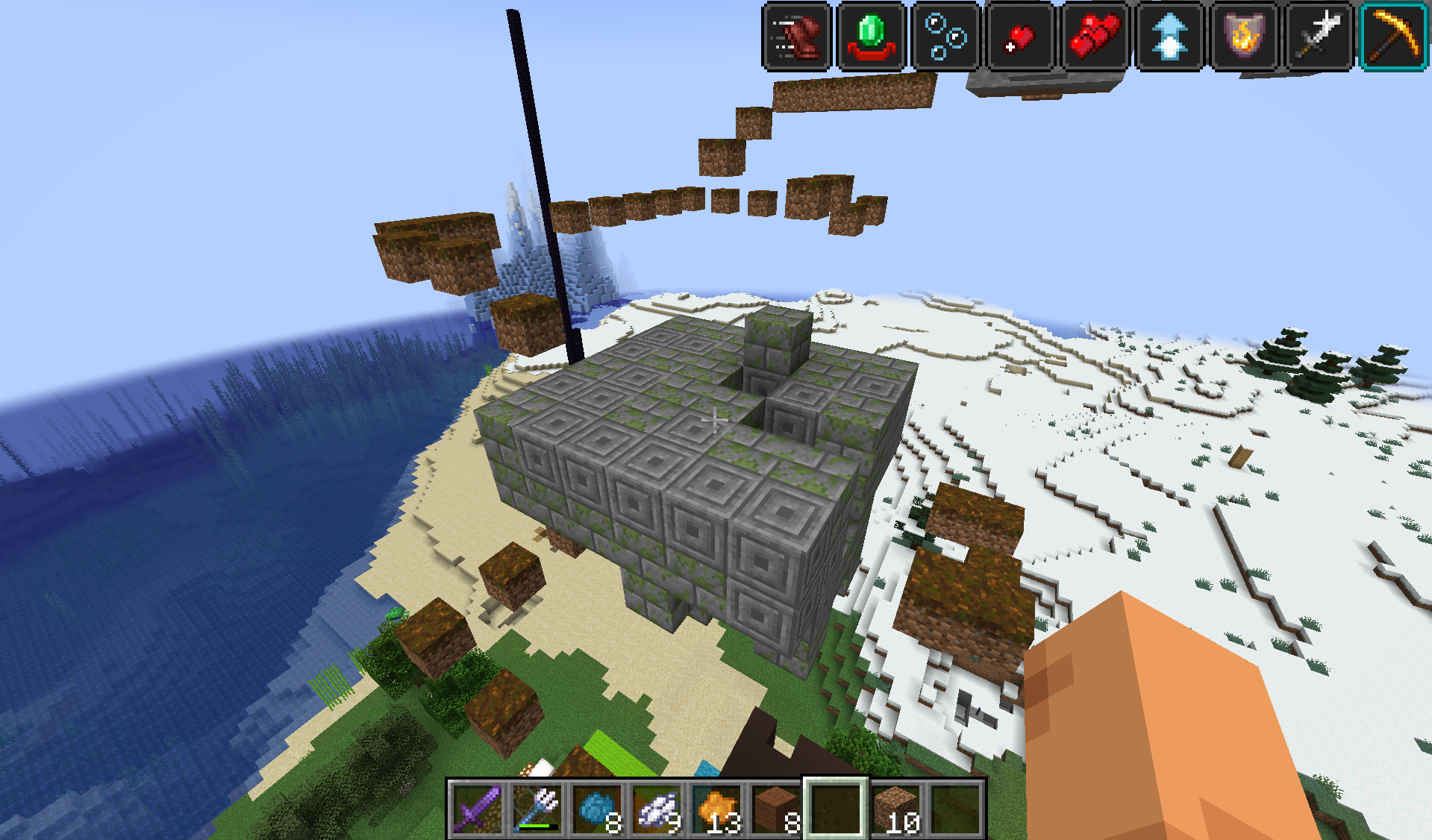Choose the white item stack of 9
The width and height of the screenshot is (1432, 840).
pos(657,809)
